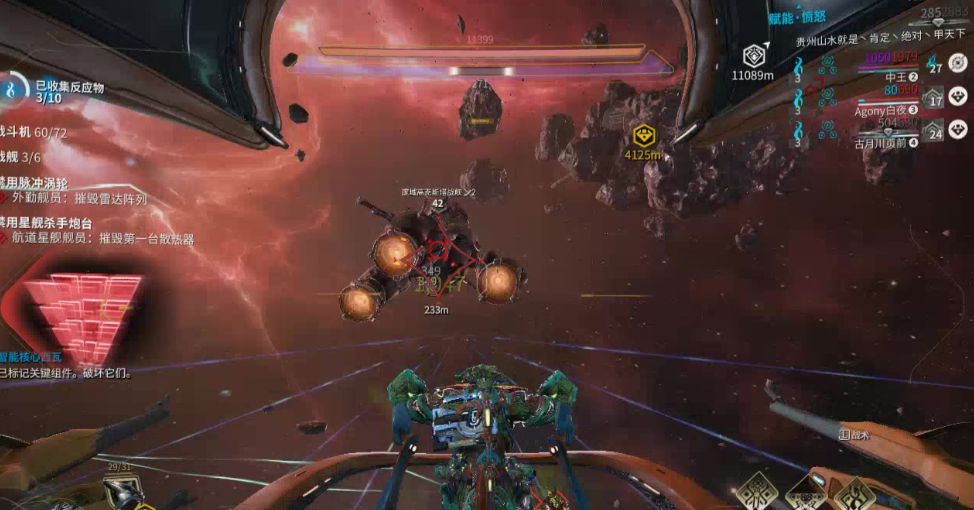
Task: Select the objective waypoint marker showing 11089m
Action: click(x=753, y=54)
